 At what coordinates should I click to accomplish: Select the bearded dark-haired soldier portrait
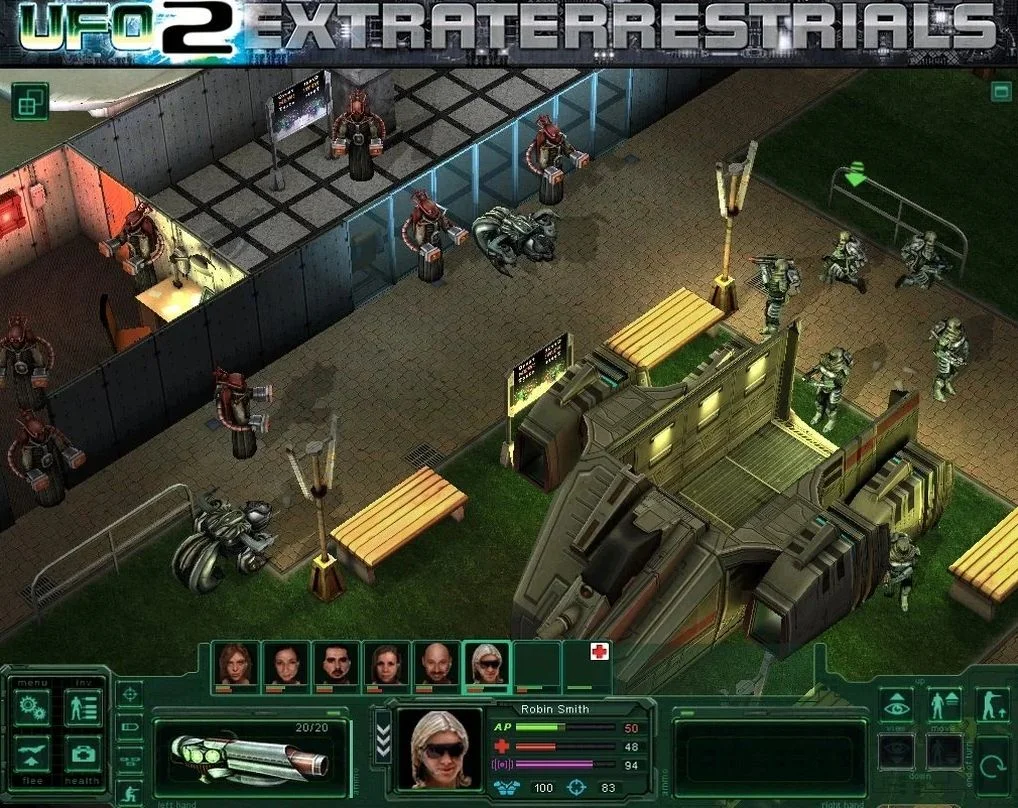(x=336, y=665)
